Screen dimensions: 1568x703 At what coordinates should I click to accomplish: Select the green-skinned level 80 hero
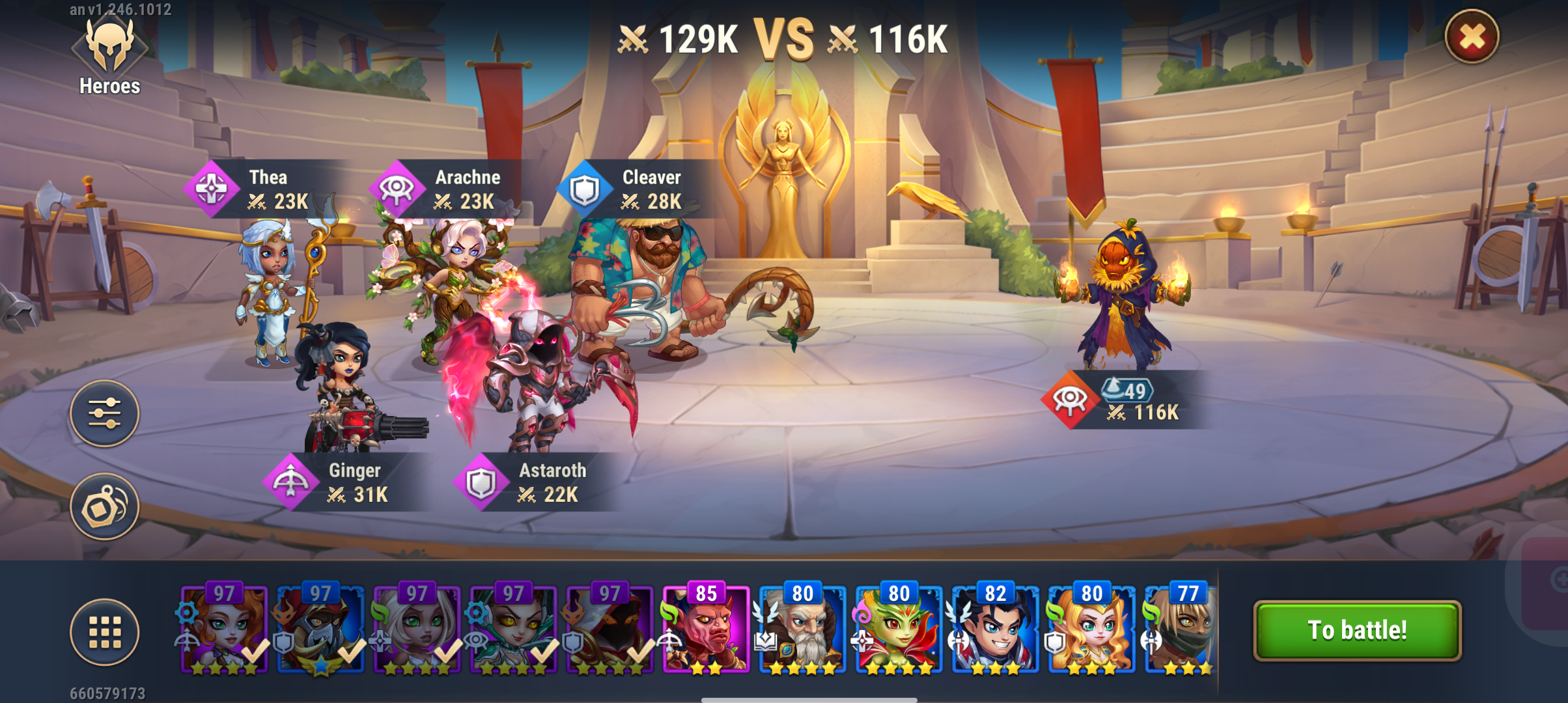pos(899,629)
